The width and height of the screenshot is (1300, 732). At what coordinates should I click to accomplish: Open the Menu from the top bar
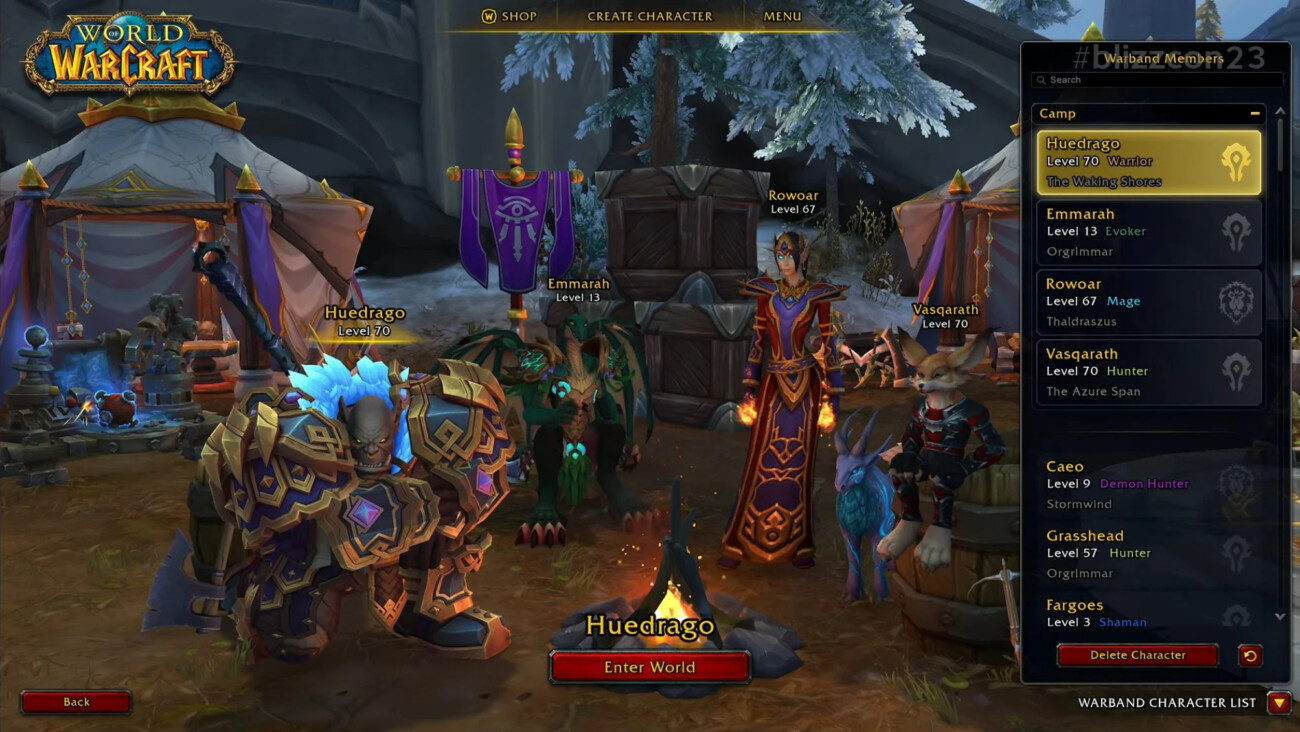pos(782,15)
